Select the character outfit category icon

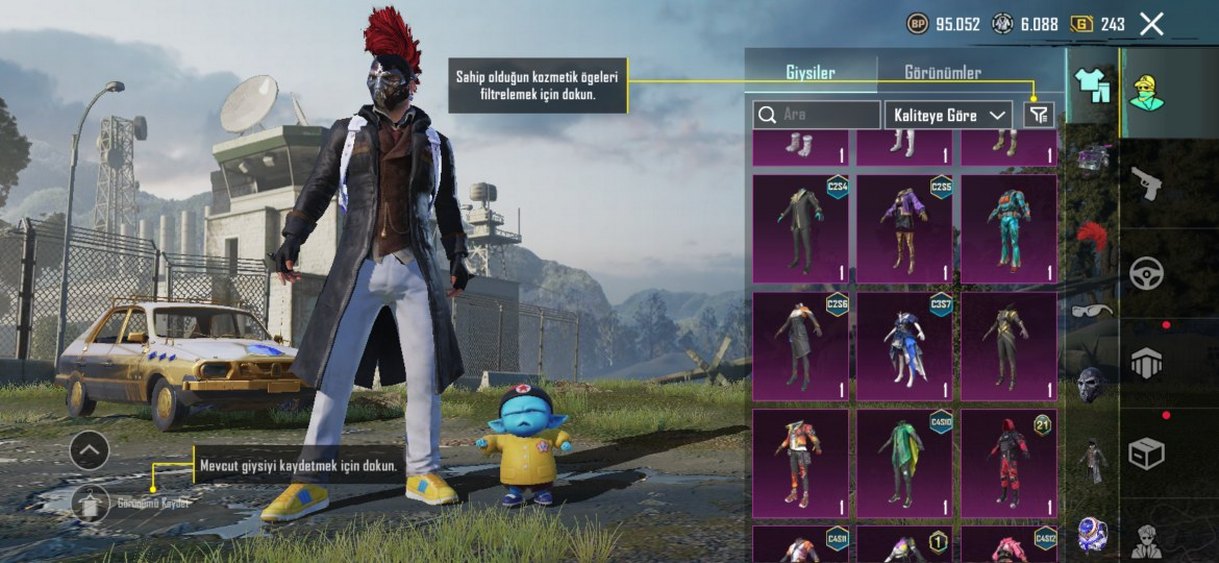pyautogui.click(x=1145, y=93)
